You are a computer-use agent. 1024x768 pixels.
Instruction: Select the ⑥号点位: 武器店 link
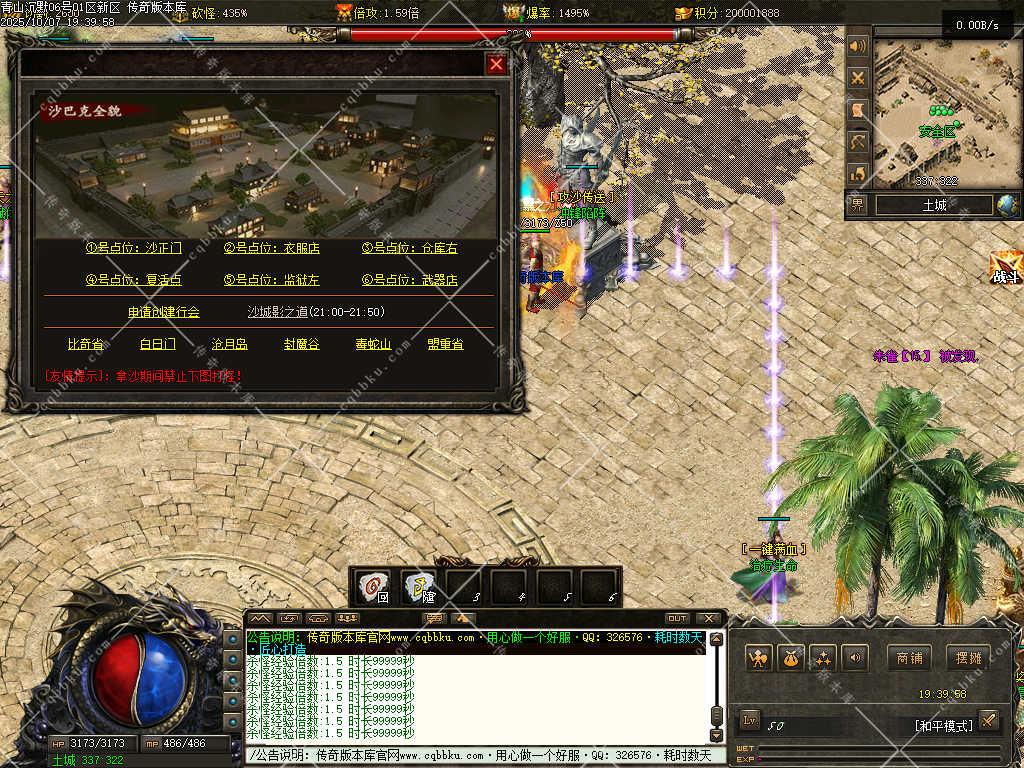coord(410,280)
